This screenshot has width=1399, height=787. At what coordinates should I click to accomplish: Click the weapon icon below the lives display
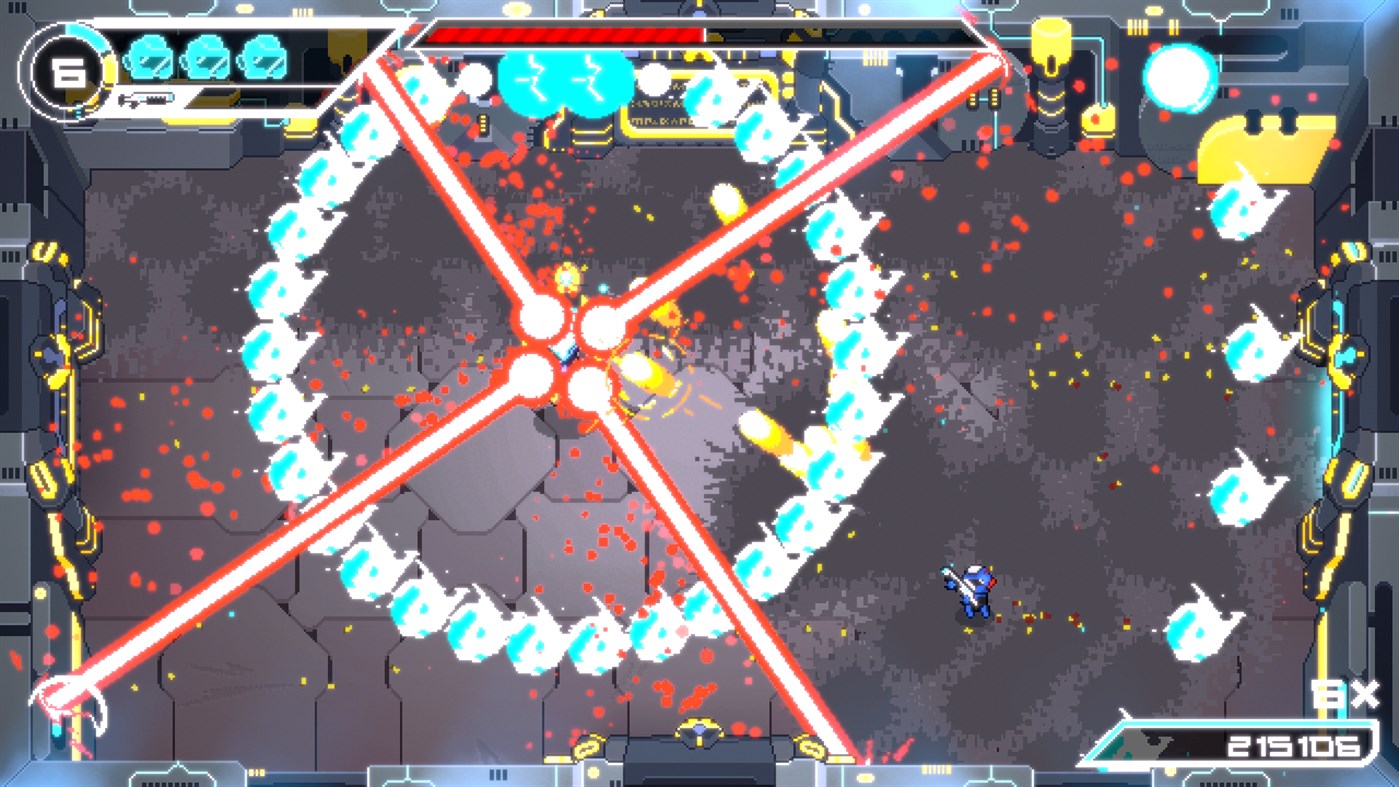(148, 97)
